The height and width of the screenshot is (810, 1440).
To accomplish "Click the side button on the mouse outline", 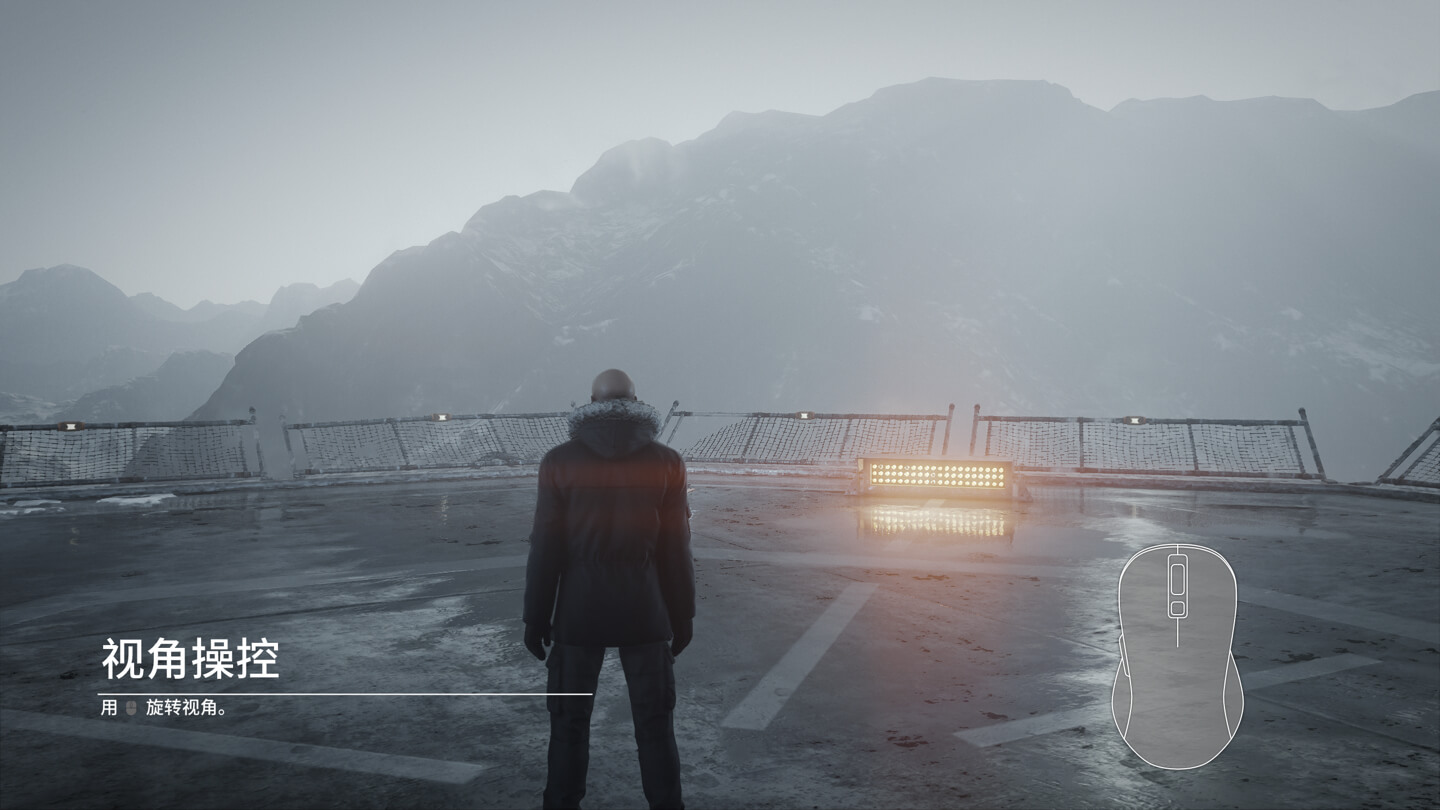I will tap(1127, 657).
